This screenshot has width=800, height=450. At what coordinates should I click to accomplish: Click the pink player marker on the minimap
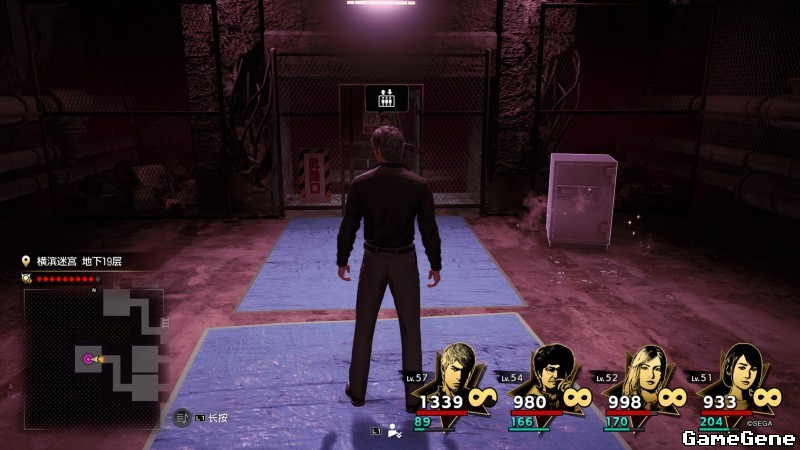pyautogui.click(x=88, y=359)
